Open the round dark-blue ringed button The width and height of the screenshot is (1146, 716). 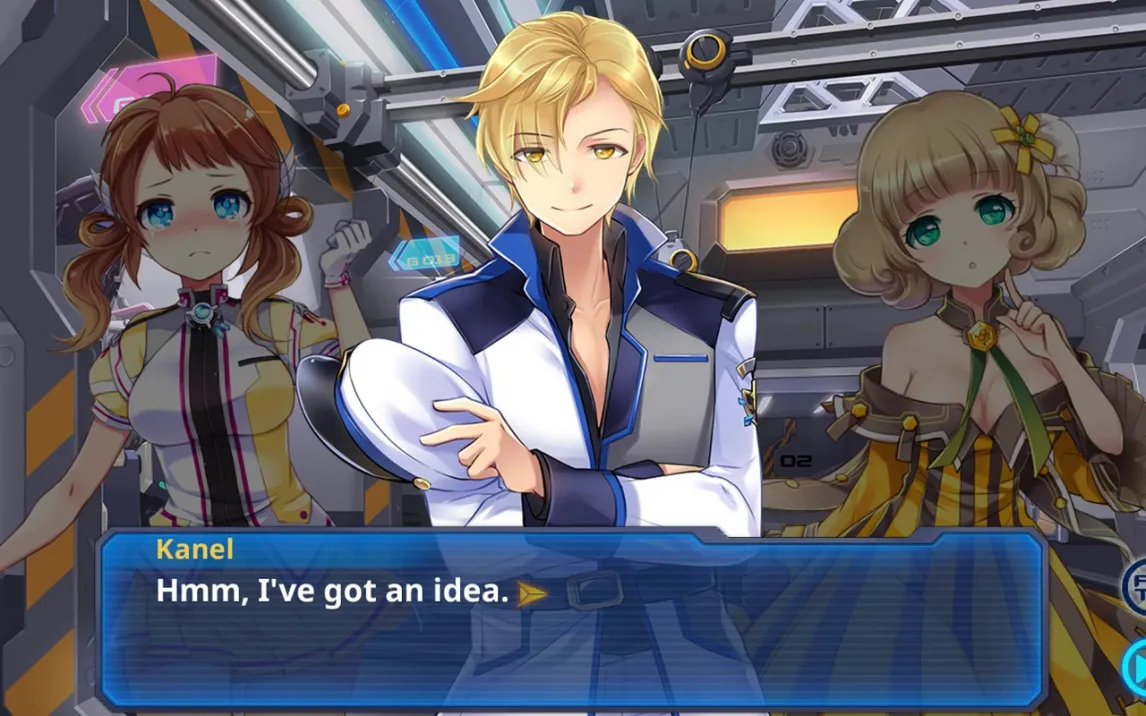1135,584
